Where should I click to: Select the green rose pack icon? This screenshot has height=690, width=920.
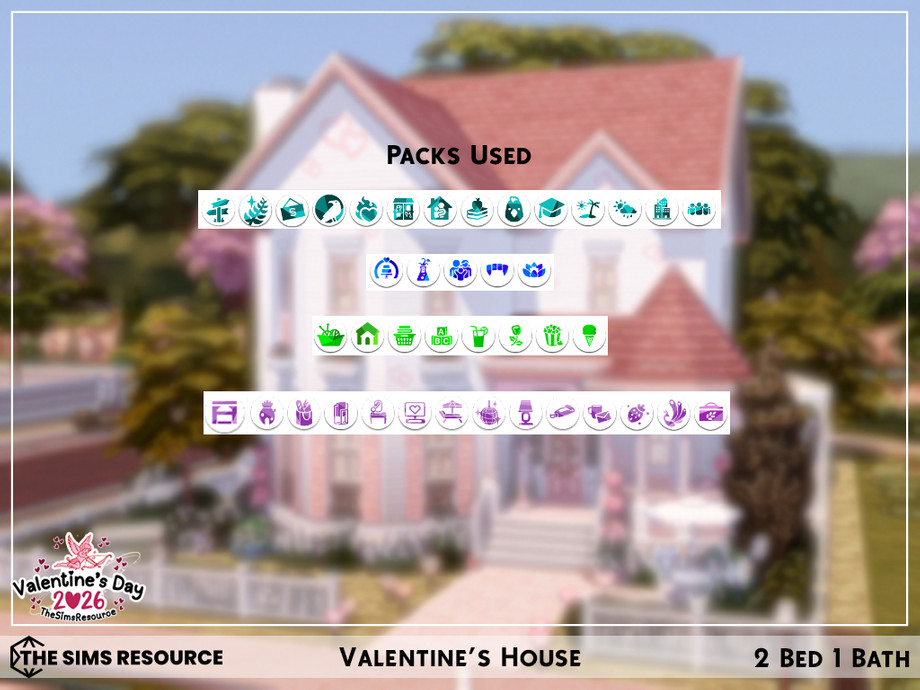[x=514, y=336]
